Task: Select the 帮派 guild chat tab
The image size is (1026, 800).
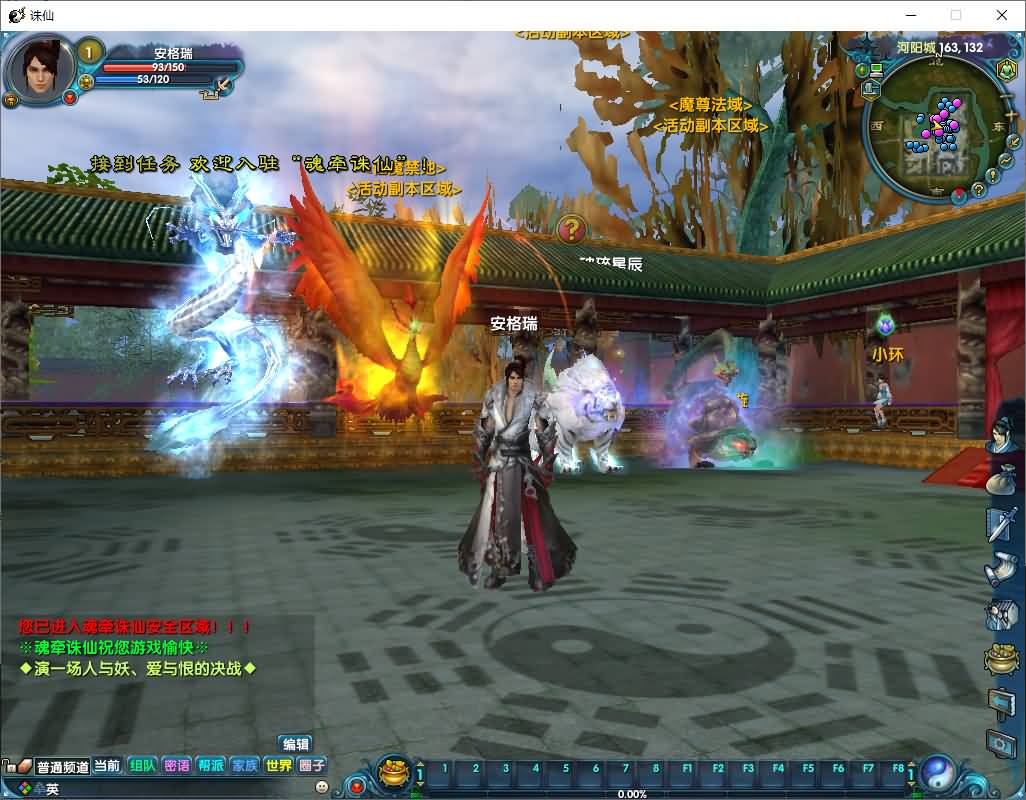Action: tap(210, 765)
